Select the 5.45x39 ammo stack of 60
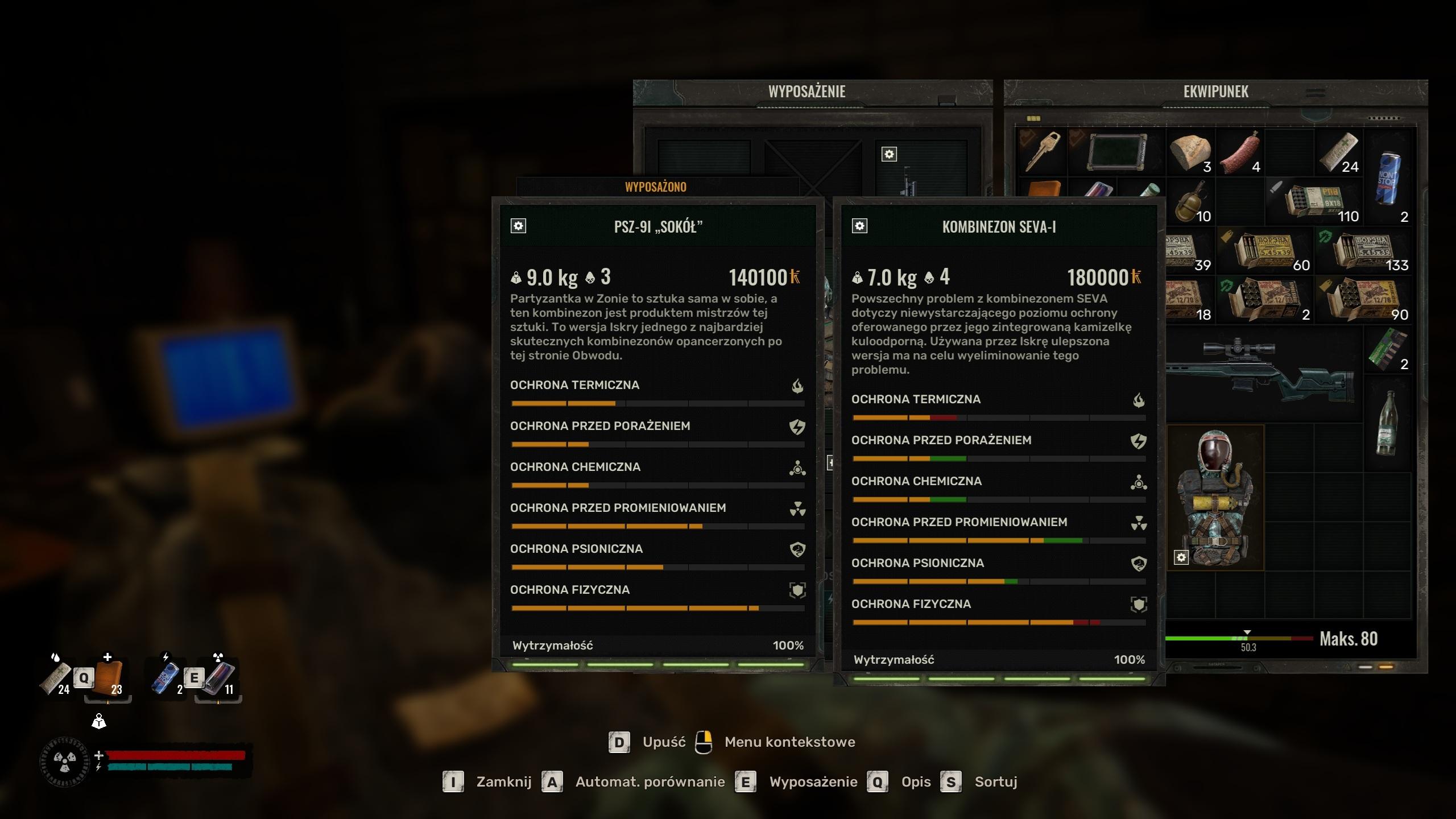Image resolution: width=1456 pixels, height=819 pixels. (1265, 250)
